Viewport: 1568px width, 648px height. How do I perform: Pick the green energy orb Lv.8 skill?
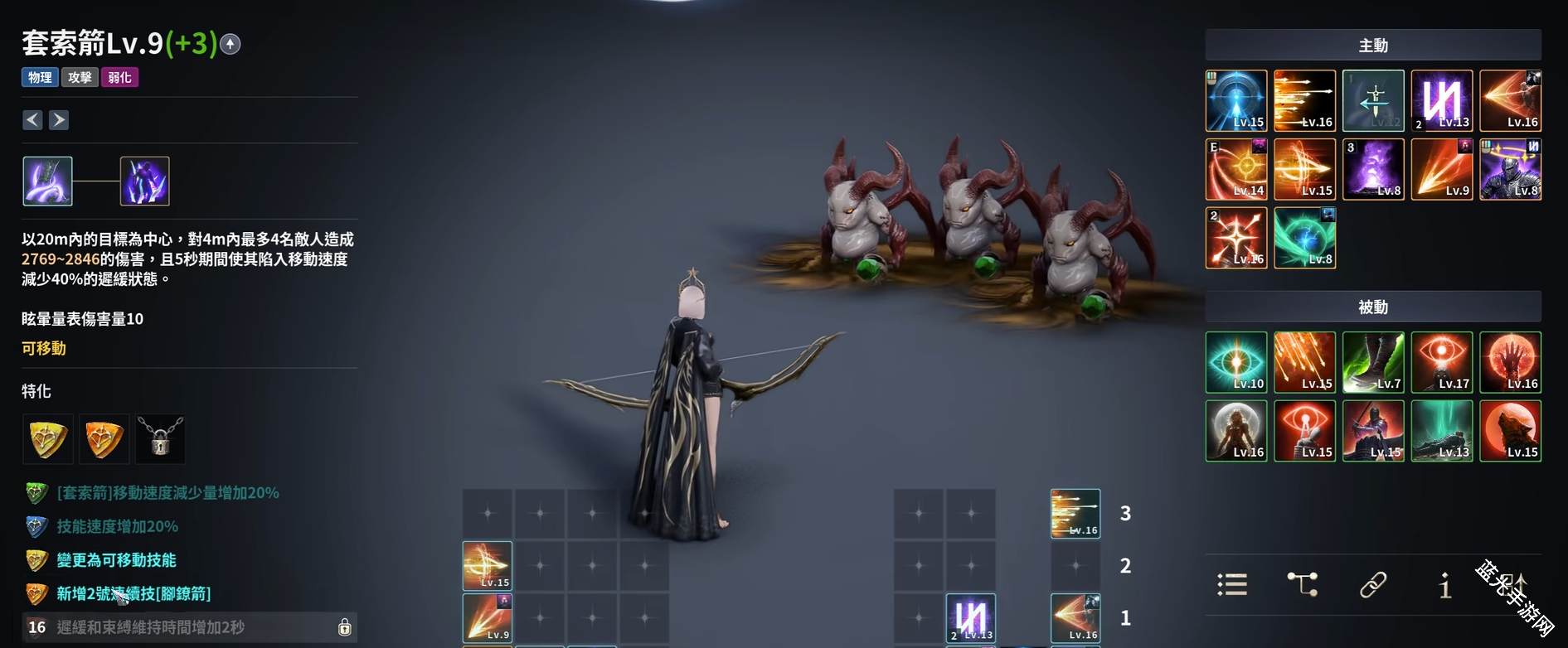(x=1304, y=238)
